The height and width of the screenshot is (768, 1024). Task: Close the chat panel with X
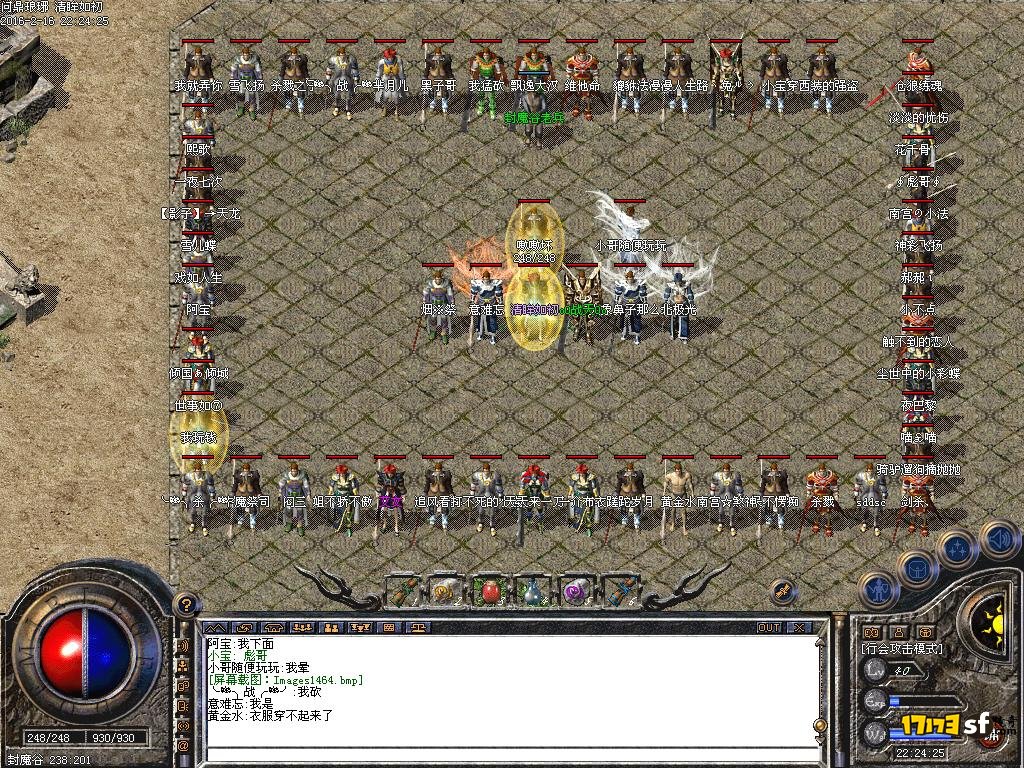[799, 628]
